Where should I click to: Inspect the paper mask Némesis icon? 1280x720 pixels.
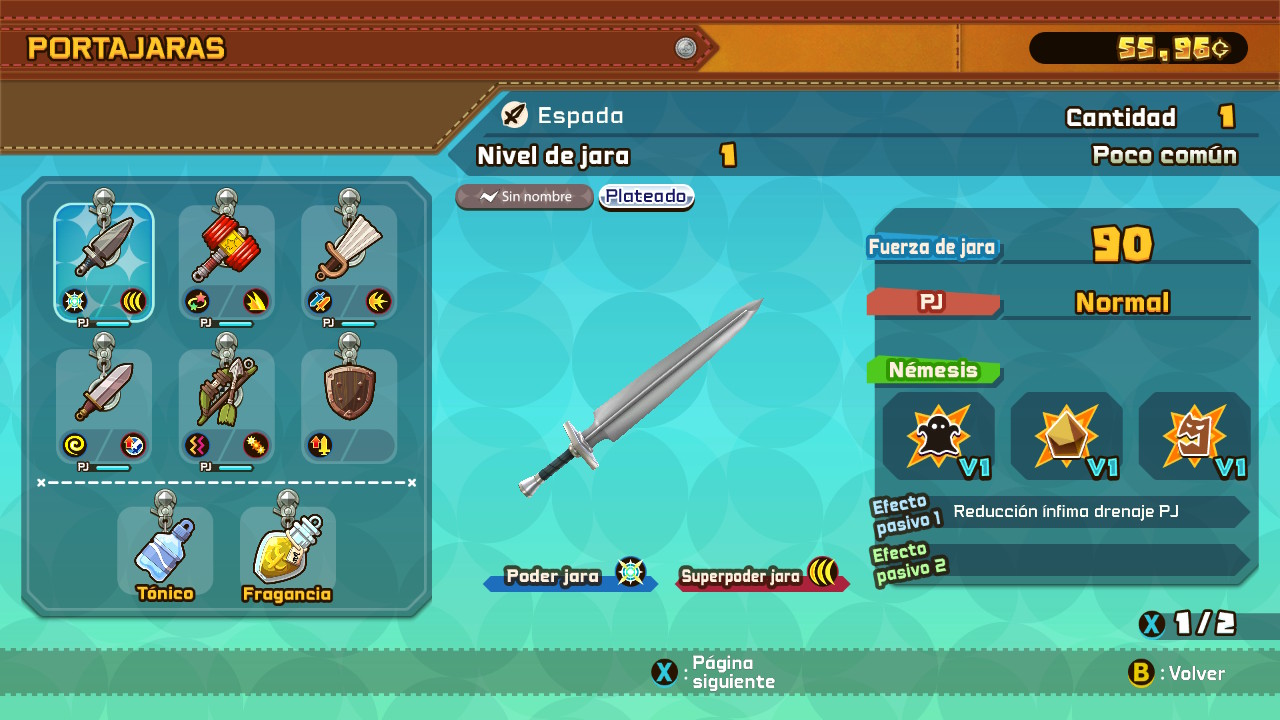(1194, 437)
